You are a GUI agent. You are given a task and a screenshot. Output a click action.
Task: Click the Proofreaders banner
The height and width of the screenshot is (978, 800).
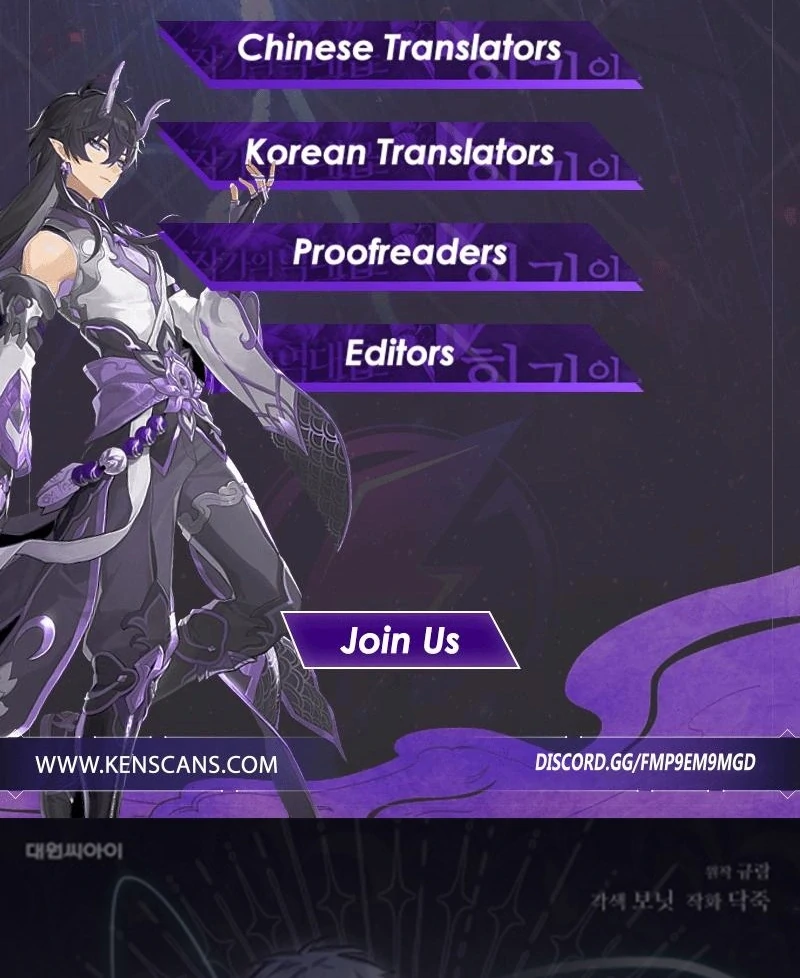coord(400,252)
